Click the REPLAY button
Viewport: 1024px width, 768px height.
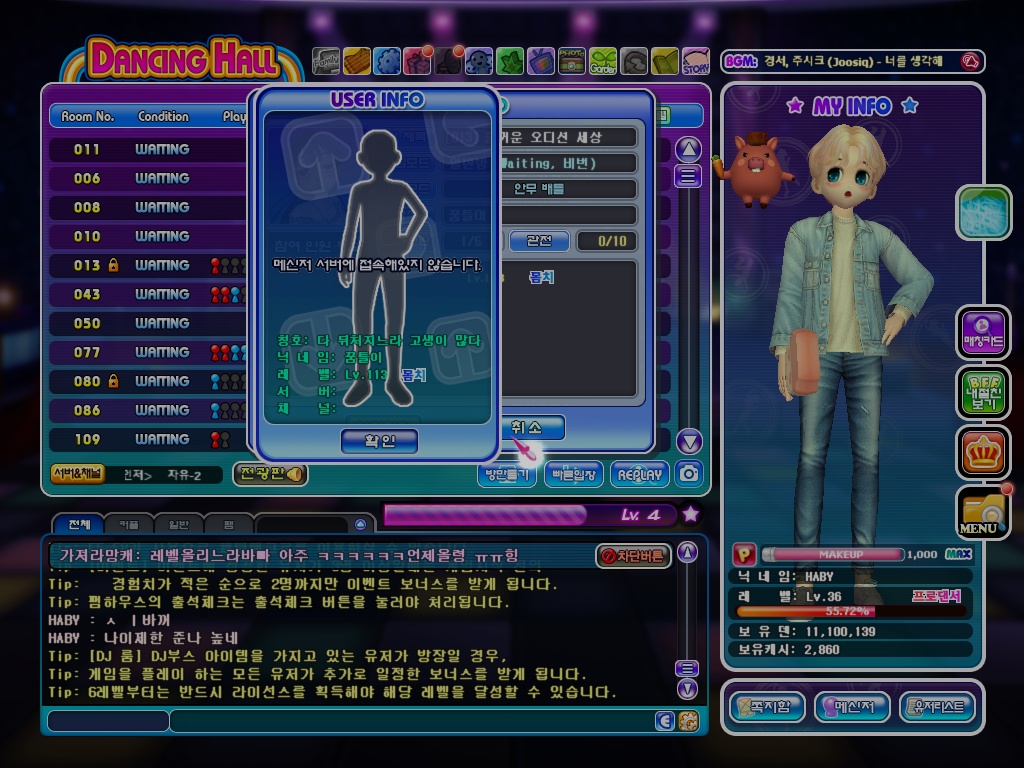(x=641, y=474)
